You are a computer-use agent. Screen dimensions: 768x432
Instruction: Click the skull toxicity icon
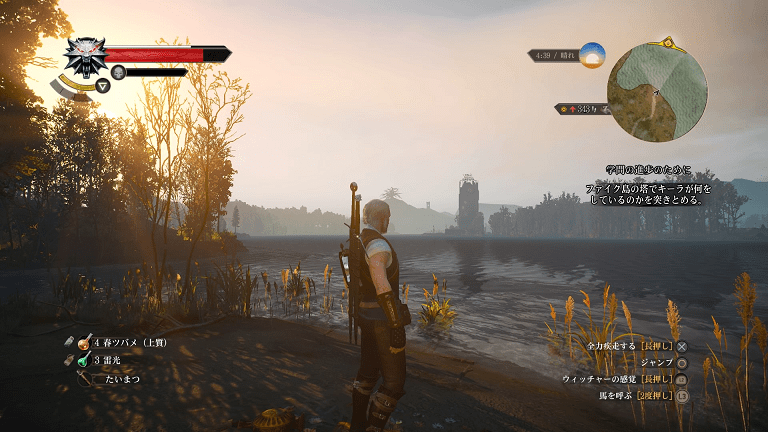coord(118,72)
